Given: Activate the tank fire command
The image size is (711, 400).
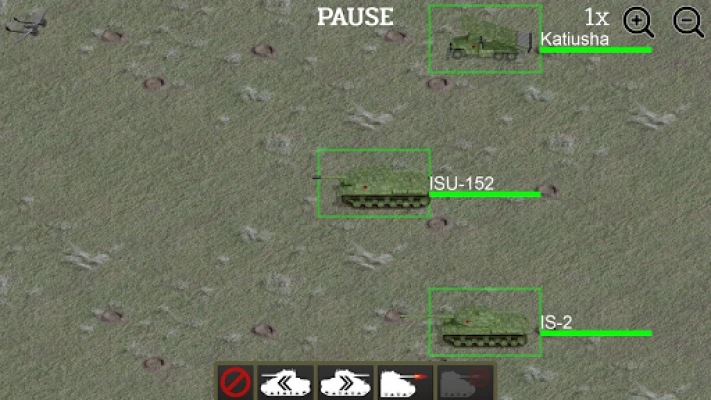Looking at the screenshot, I should 403,382.
